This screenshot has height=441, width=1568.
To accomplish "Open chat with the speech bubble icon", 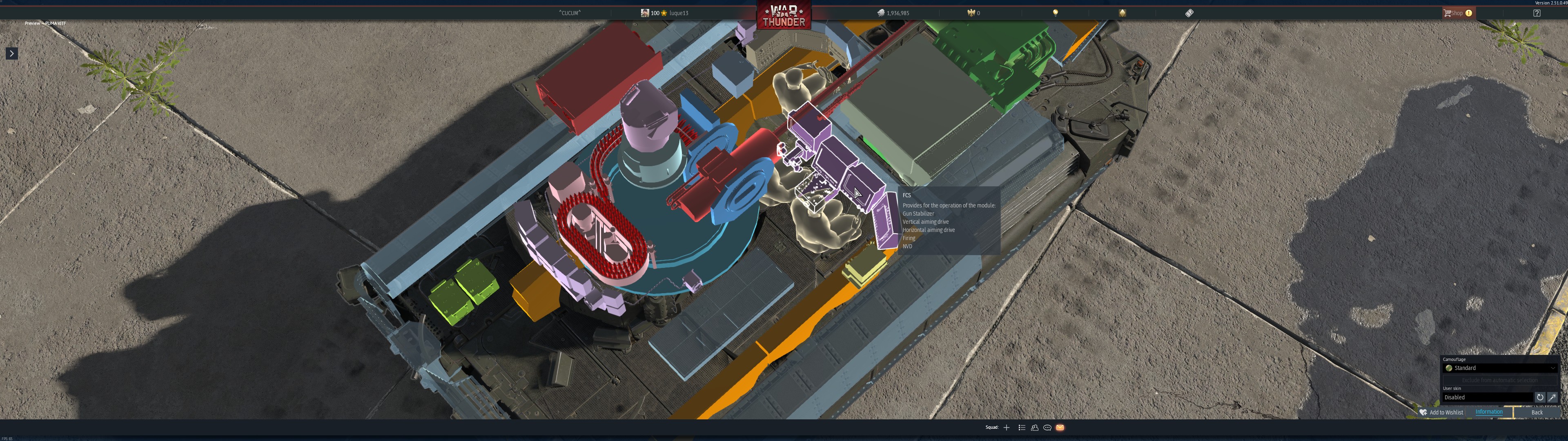I will pos(1047,428).
